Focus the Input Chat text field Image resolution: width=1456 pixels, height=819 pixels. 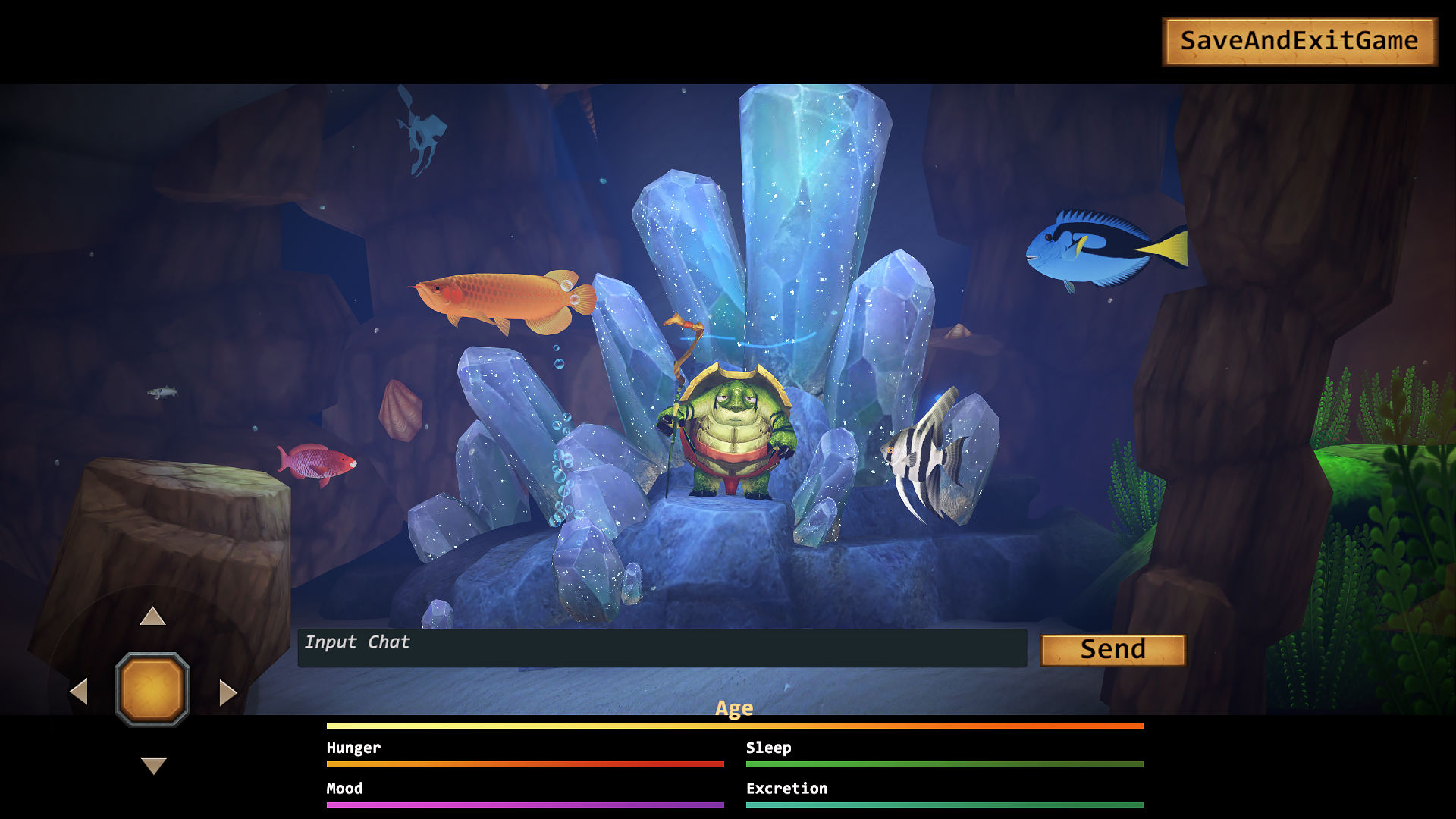[661, 648]
